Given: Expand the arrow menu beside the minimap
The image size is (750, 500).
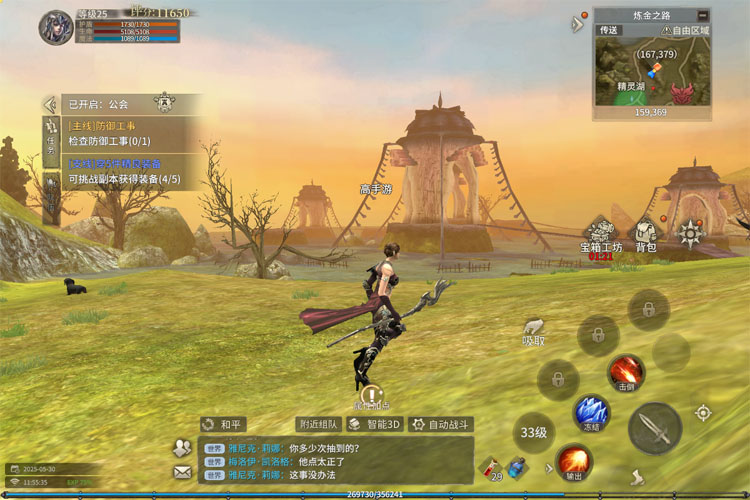Looking at the screenshot, I should [x=578, y=23].
